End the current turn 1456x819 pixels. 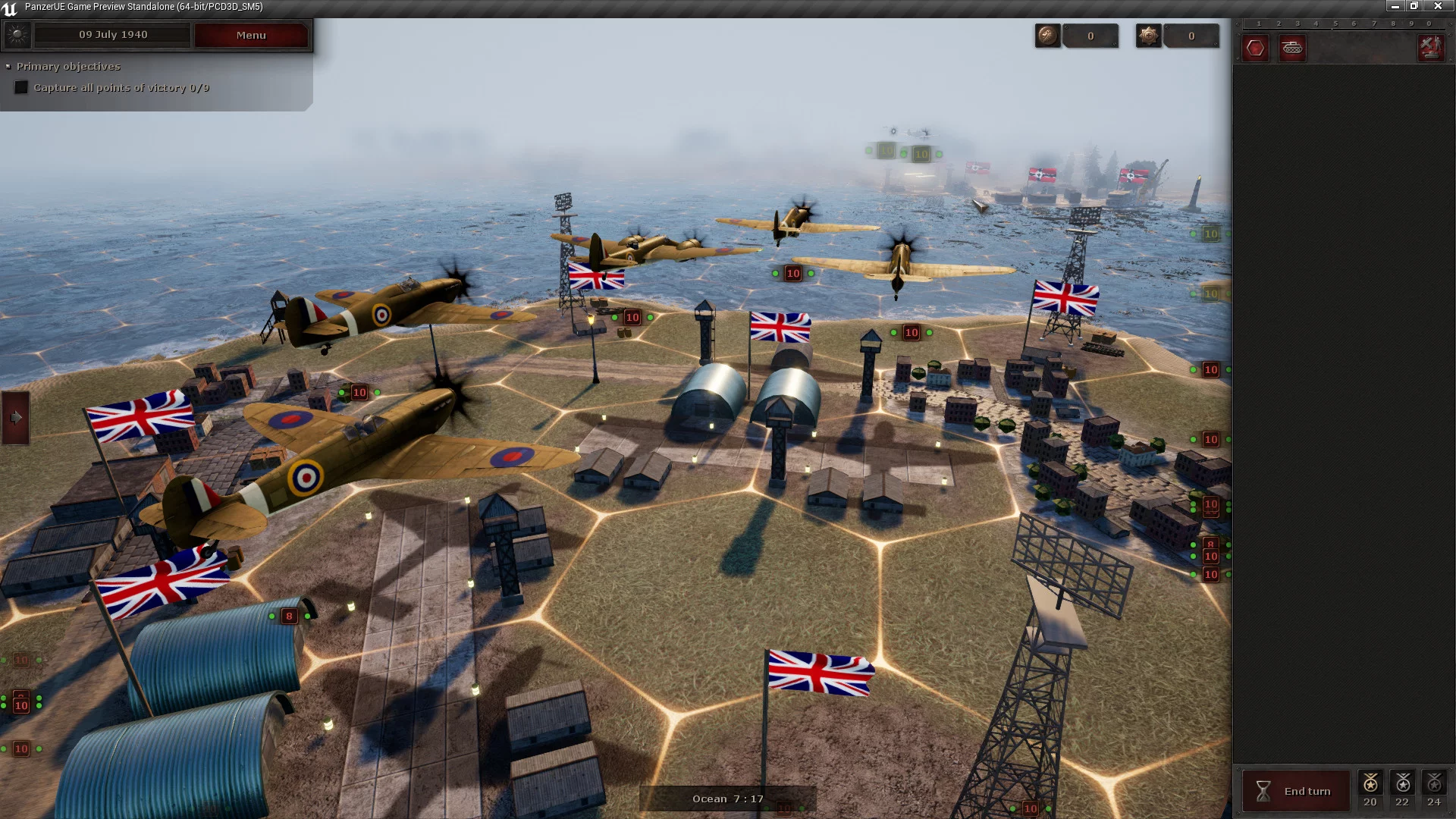(x=1296, y=791)
